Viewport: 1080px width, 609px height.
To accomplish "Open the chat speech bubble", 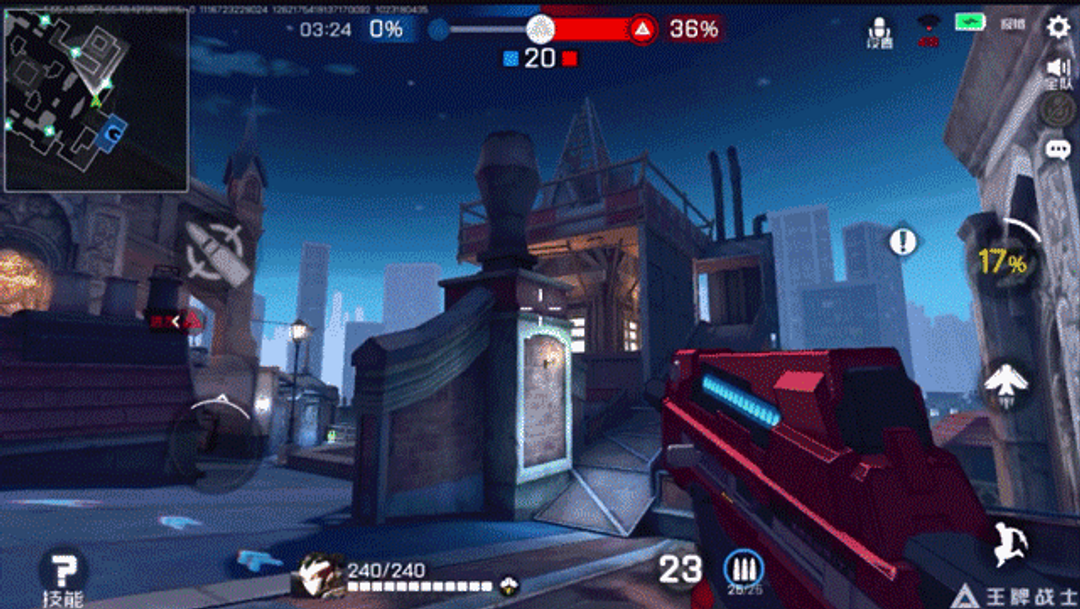I will point(1057,150).
